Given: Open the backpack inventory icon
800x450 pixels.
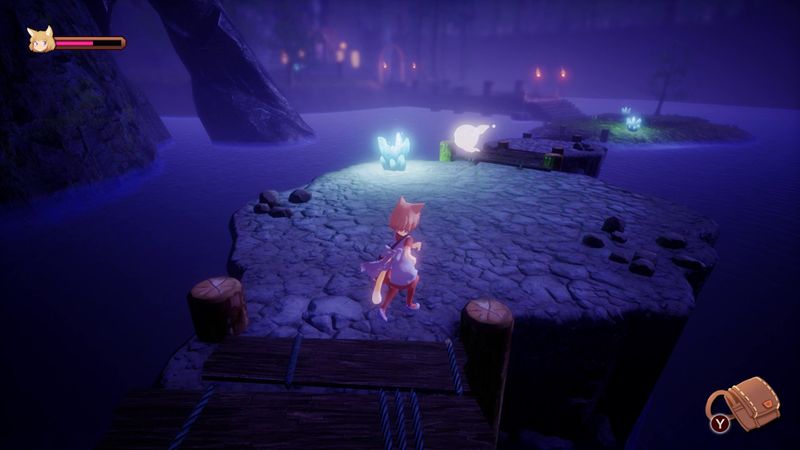Looking at the screenshot, I should [x=750, y=403].
